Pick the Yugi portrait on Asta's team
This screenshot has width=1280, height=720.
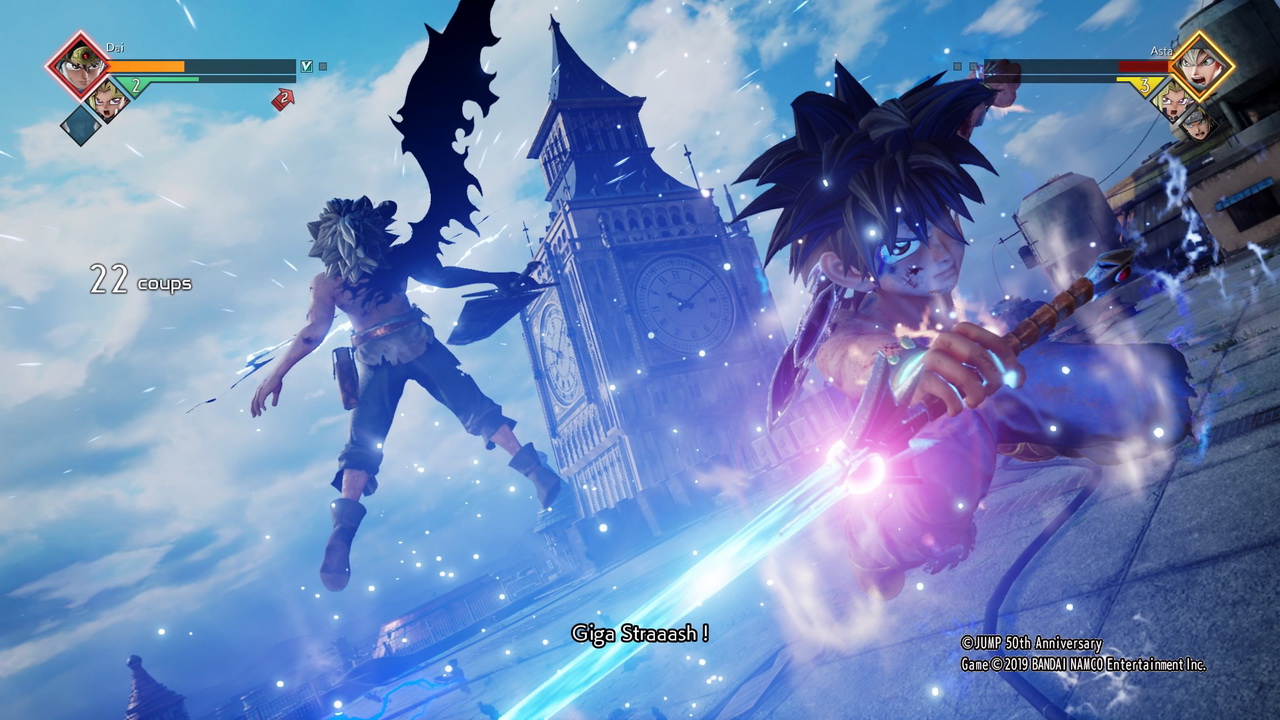click(x=1172, y=97)
